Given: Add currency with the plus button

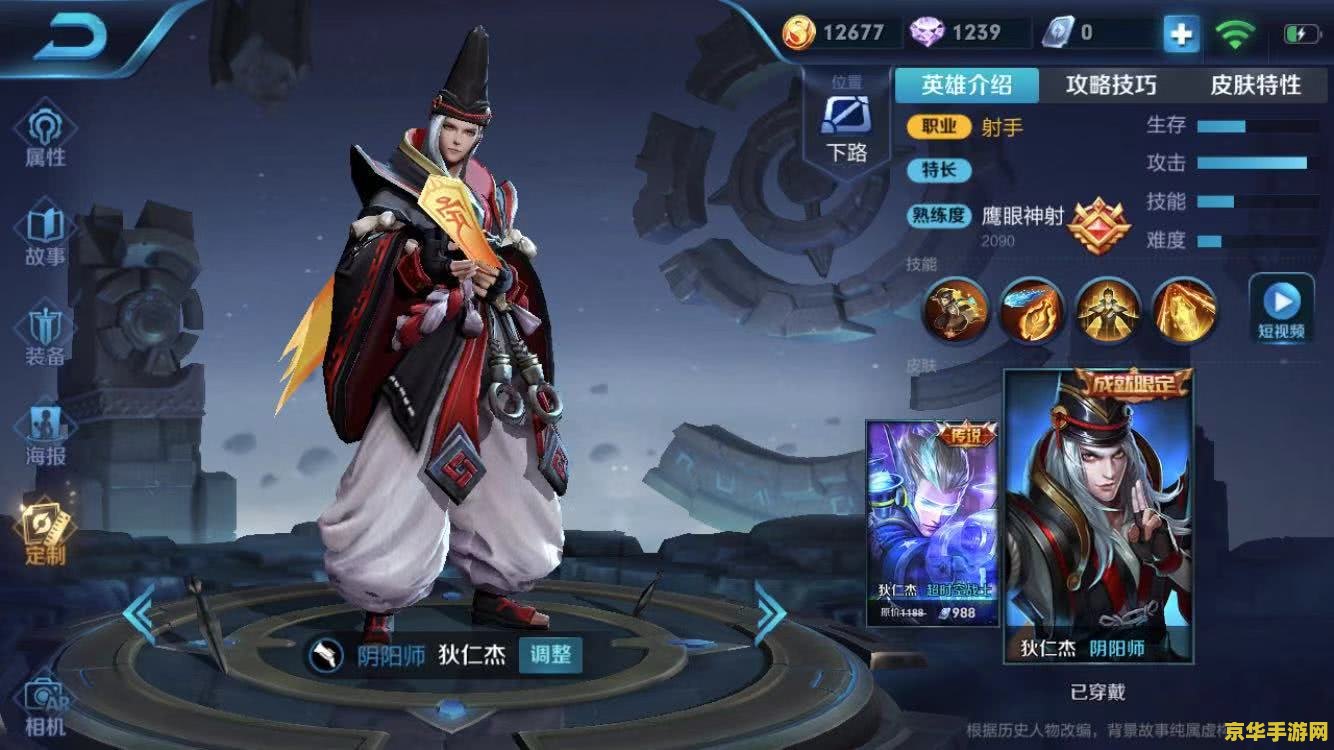Looking at the screenshot, I should pos(1181,35).
